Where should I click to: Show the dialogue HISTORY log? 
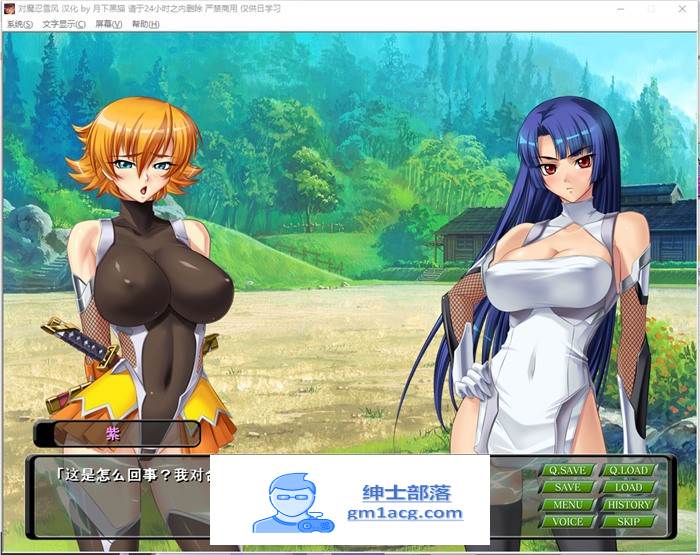[x=628, y=504]
